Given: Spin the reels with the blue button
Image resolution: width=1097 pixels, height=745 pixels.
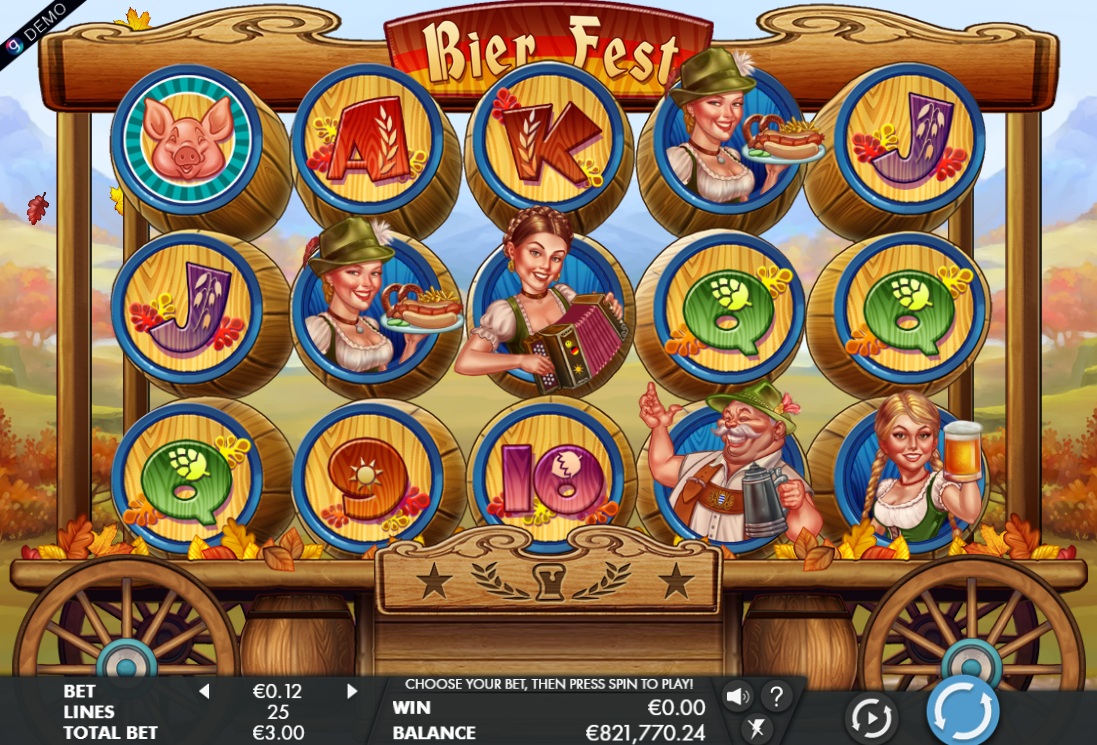Looking at the screenshot, I should 962,712.
